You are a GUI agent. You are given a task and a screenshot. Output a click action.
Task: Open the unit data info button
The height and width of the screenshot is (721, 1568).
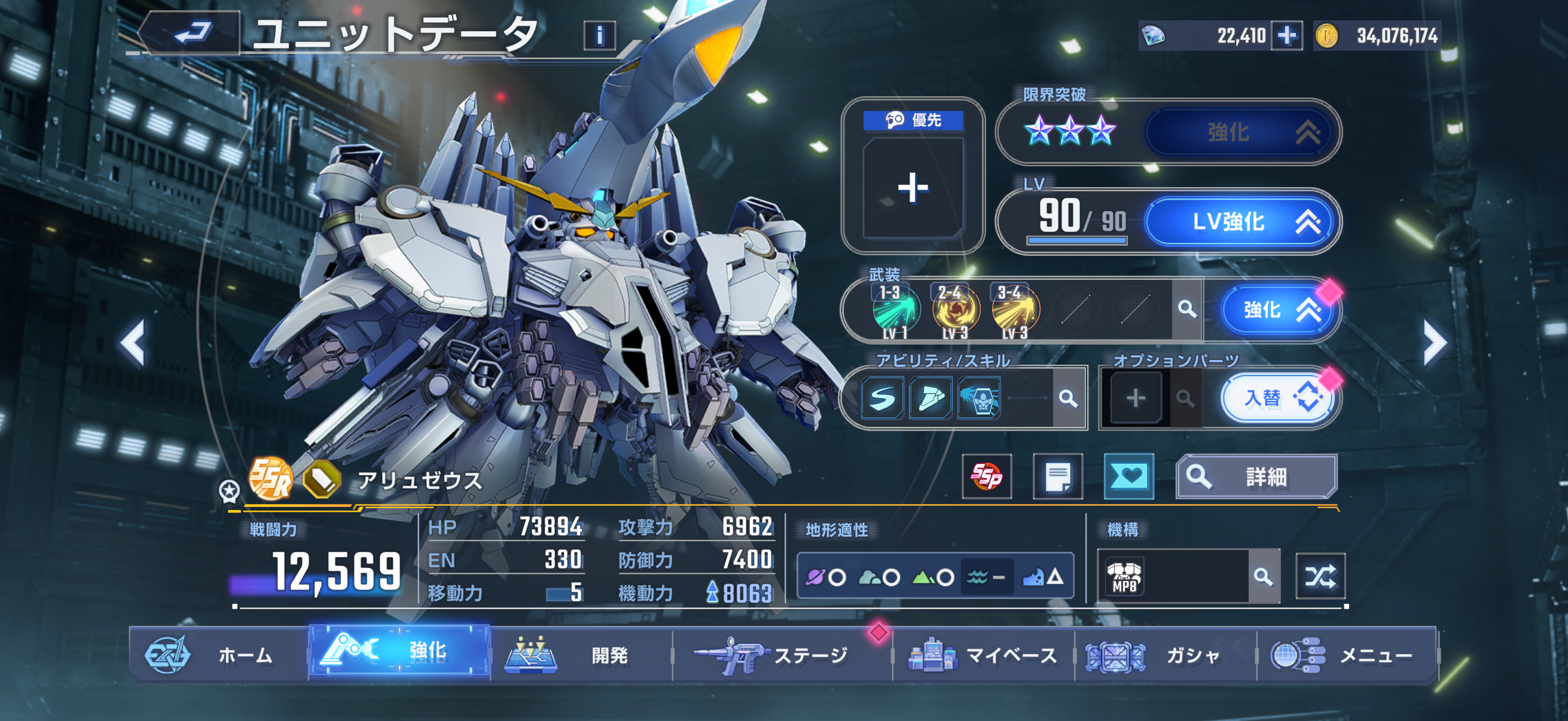tap(599, 35)
